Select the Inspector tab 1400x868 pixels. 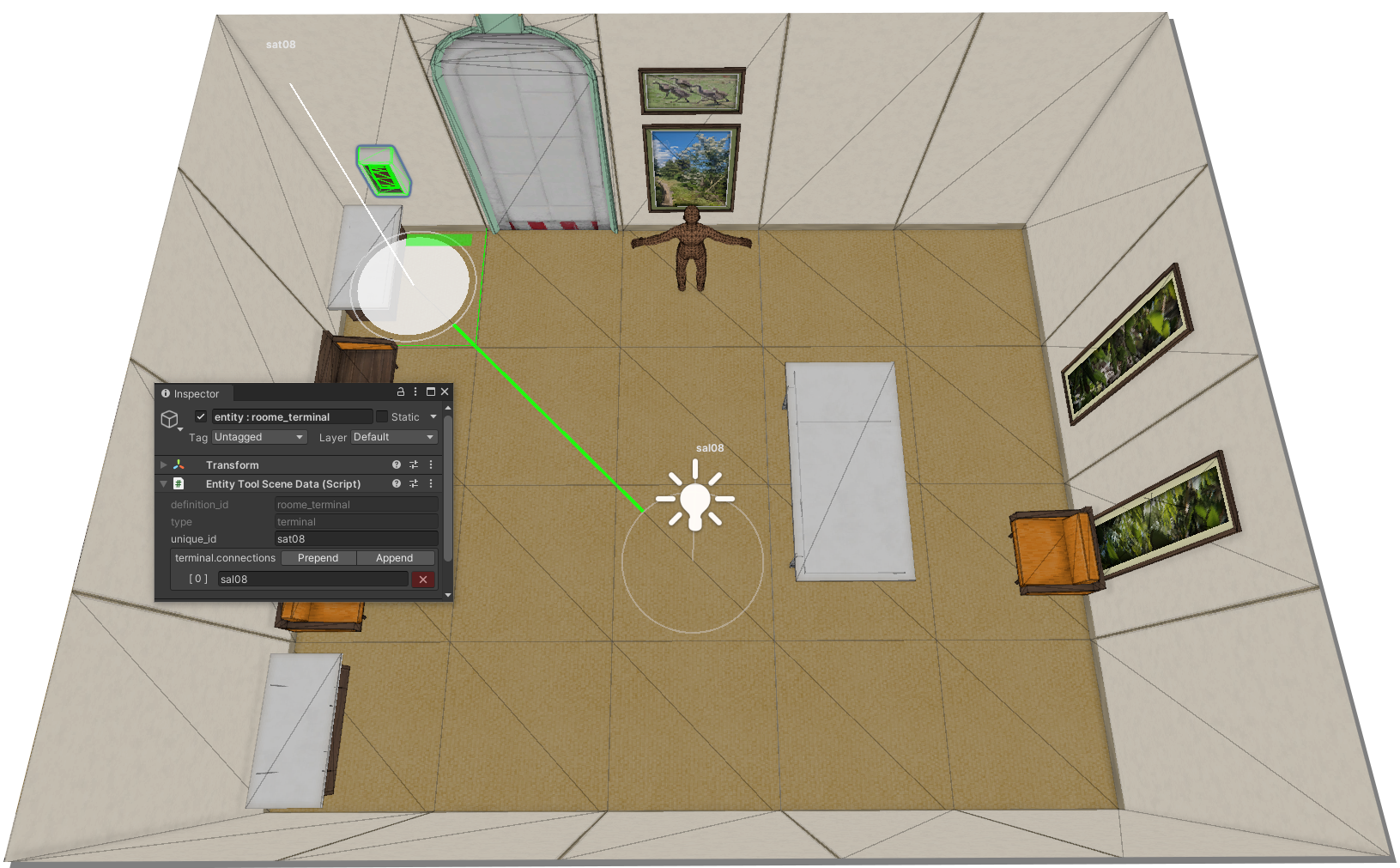pyautogui.click(x=196, y=393)
